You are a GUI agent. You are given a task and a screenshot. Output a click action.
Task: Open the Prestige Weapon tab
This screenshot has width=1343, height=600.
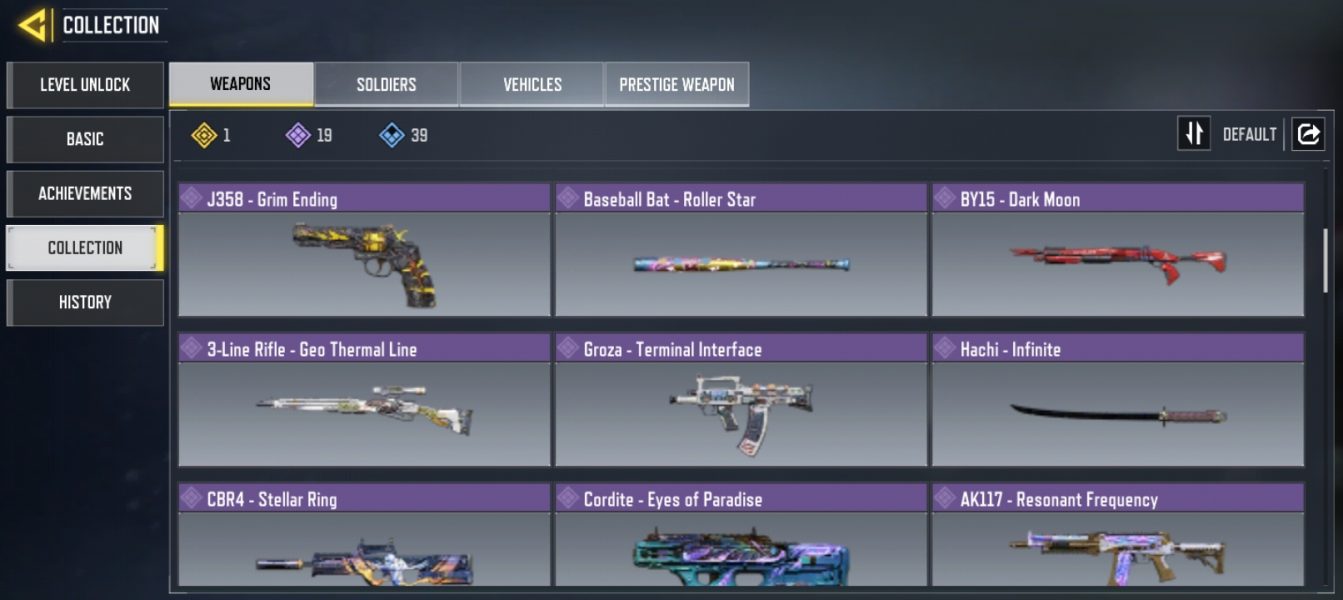[677, 84]
